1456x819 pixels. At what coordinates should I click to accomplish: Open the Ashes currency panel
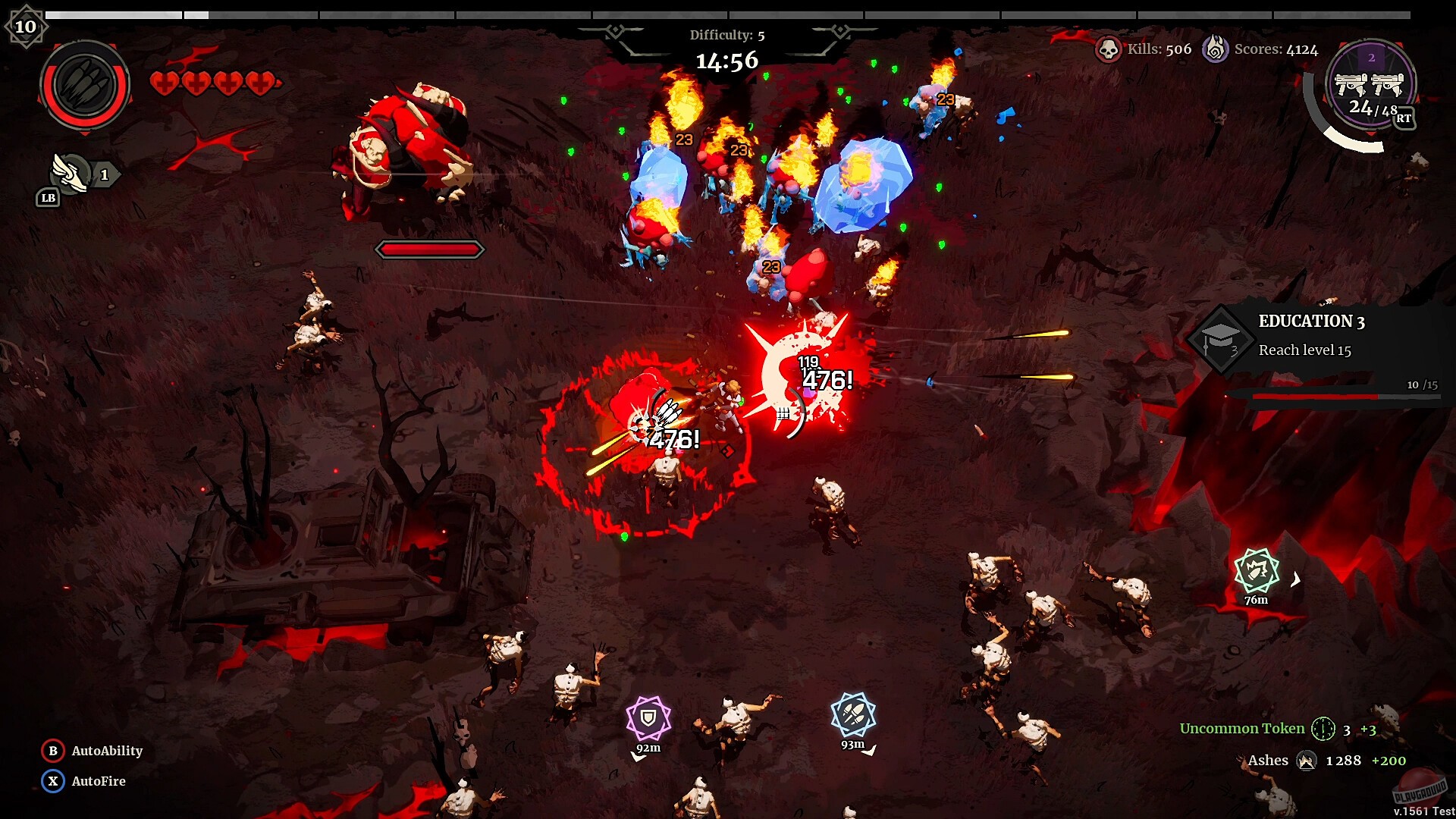pos(1307,761)
